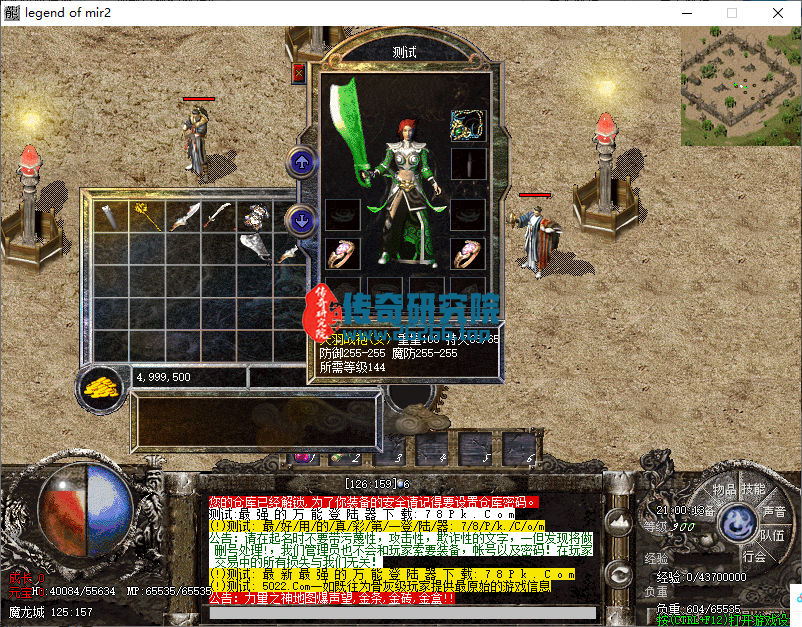Click the blue down arrow button
The width and height of the screenshot is (802, 627).
point(299,219)
